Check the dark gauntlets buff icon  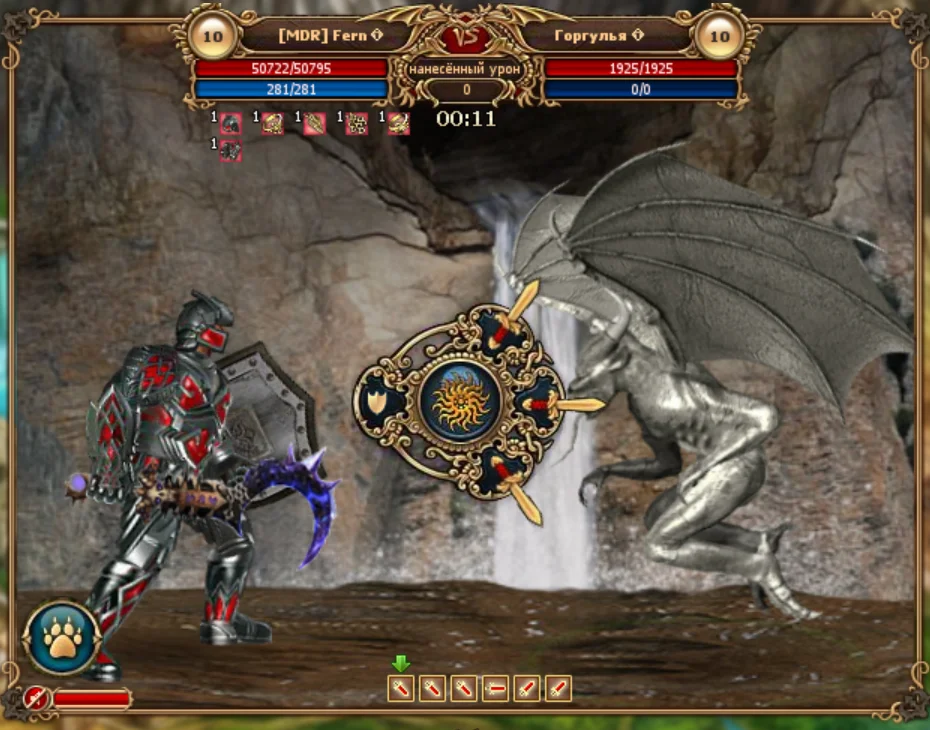tap(231, 151)
